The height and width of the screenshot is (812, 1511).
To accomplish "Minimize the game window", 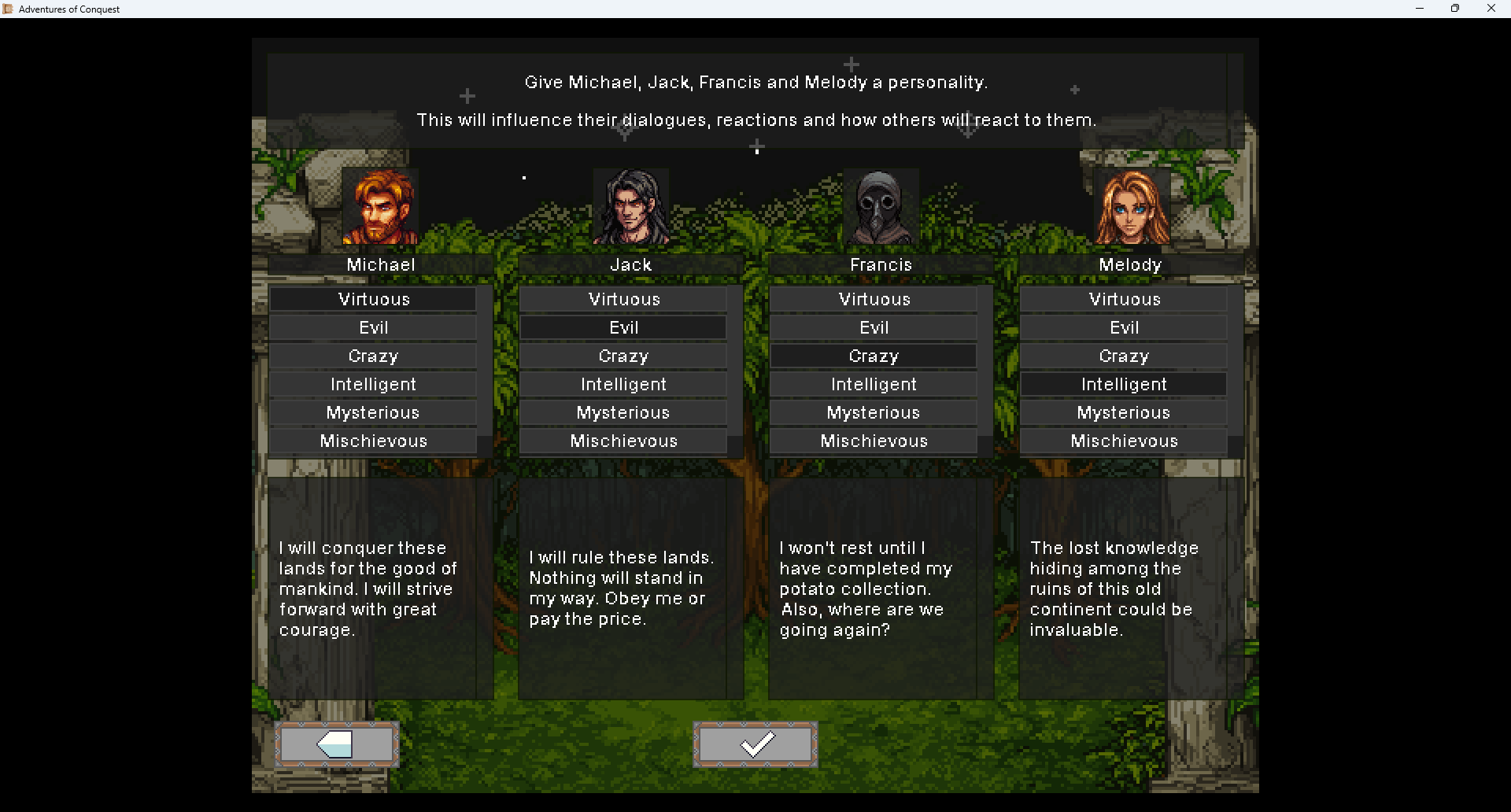I will coord(1420,9).
